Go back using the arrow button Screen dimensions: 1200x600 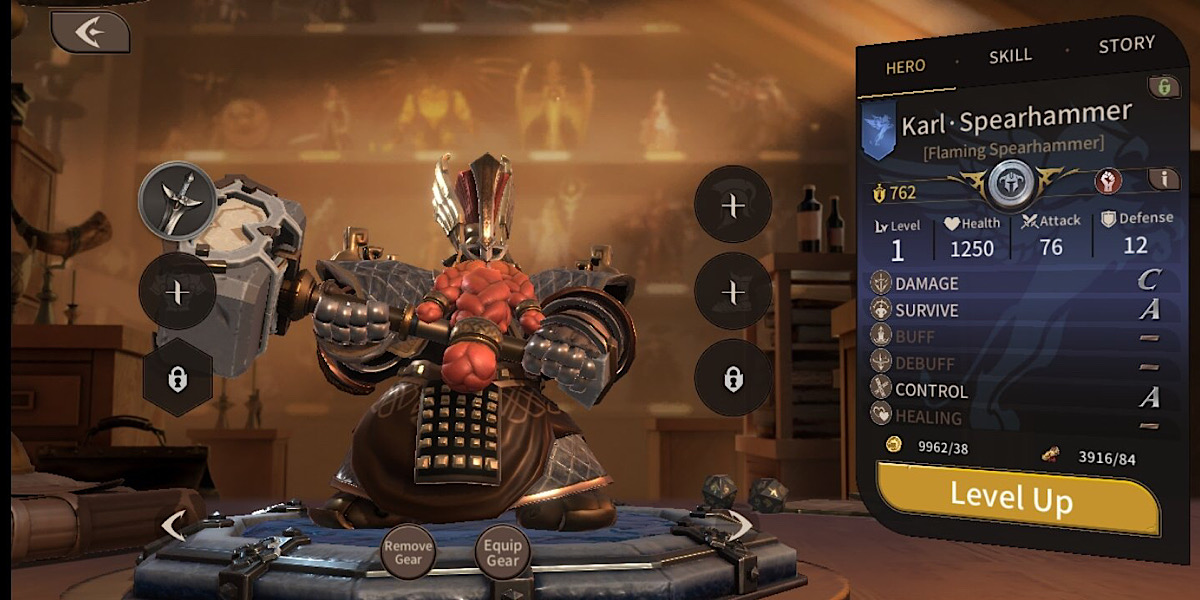point(91,32)
